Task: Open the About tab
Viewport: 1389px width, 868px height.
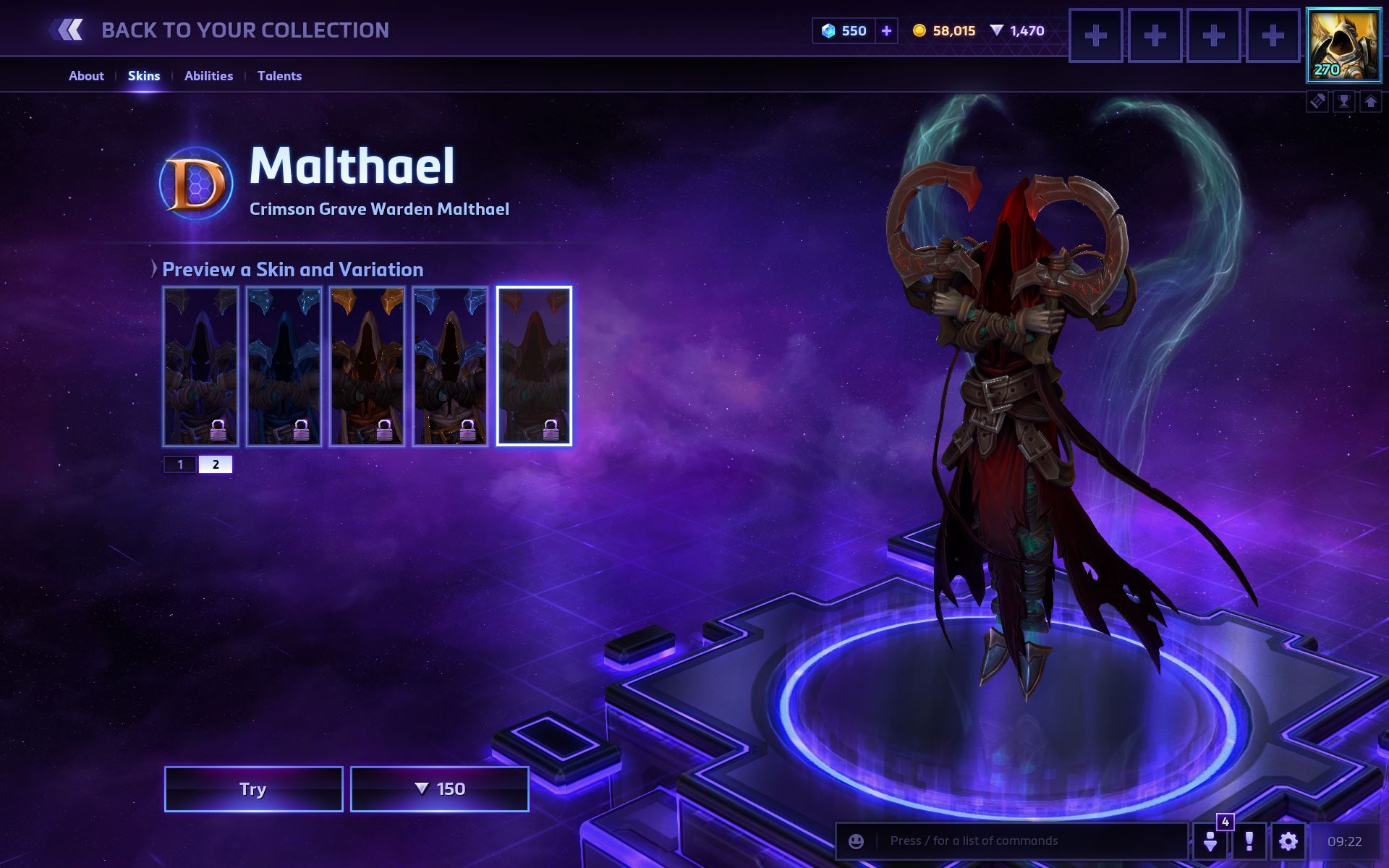Action: click(x=86, y=76)
